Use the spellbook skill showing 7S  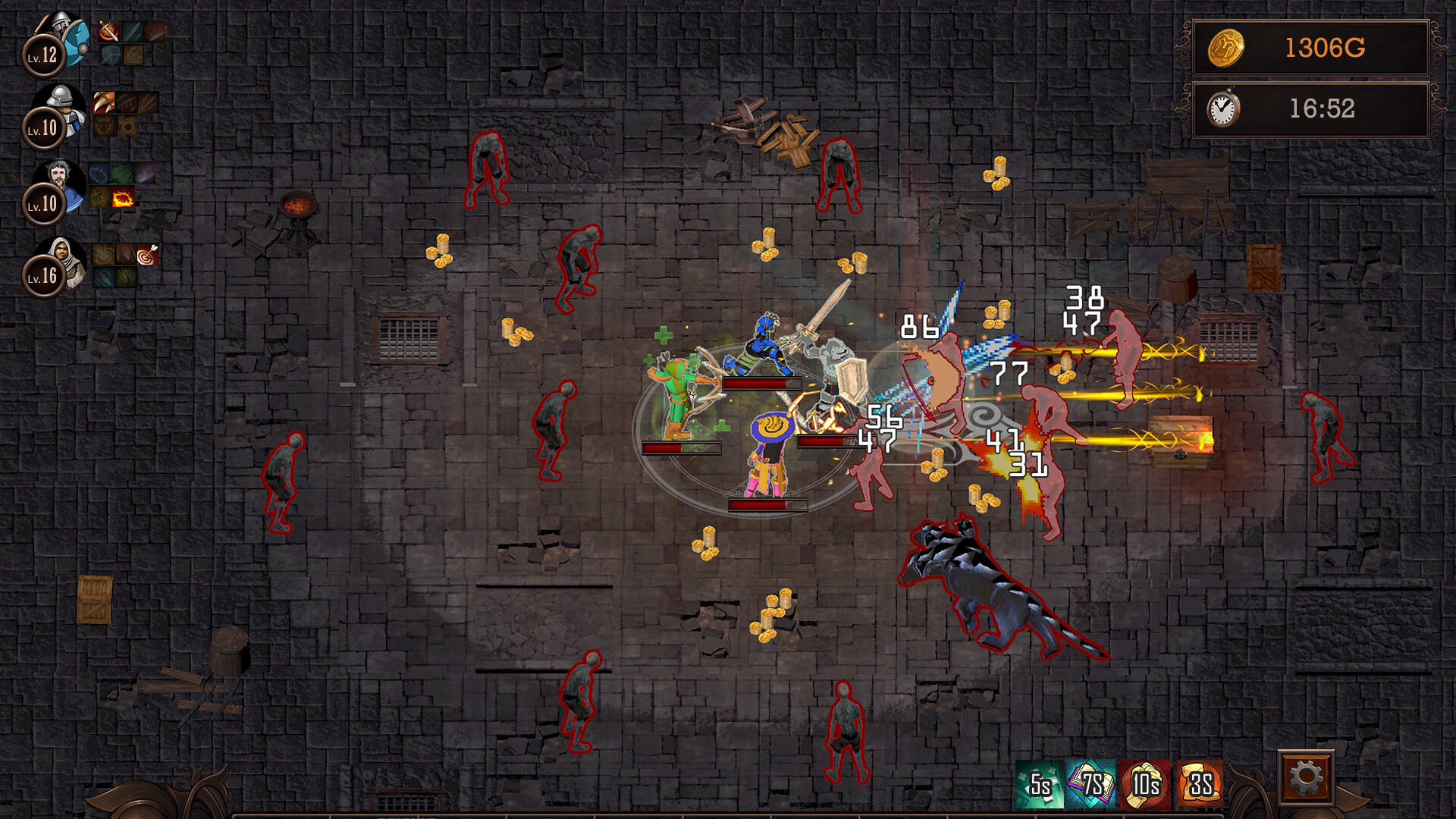1092,785
